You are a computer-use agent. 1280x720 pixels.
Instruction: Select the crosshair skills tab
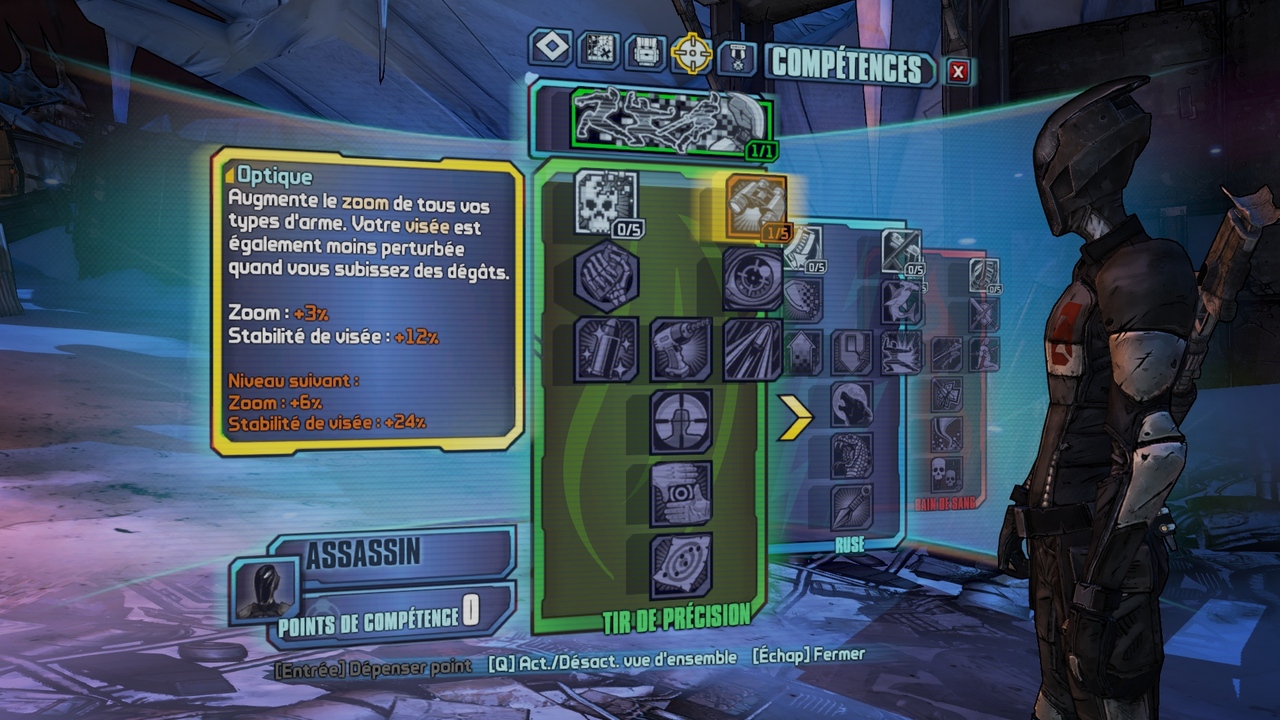(691, 53)
